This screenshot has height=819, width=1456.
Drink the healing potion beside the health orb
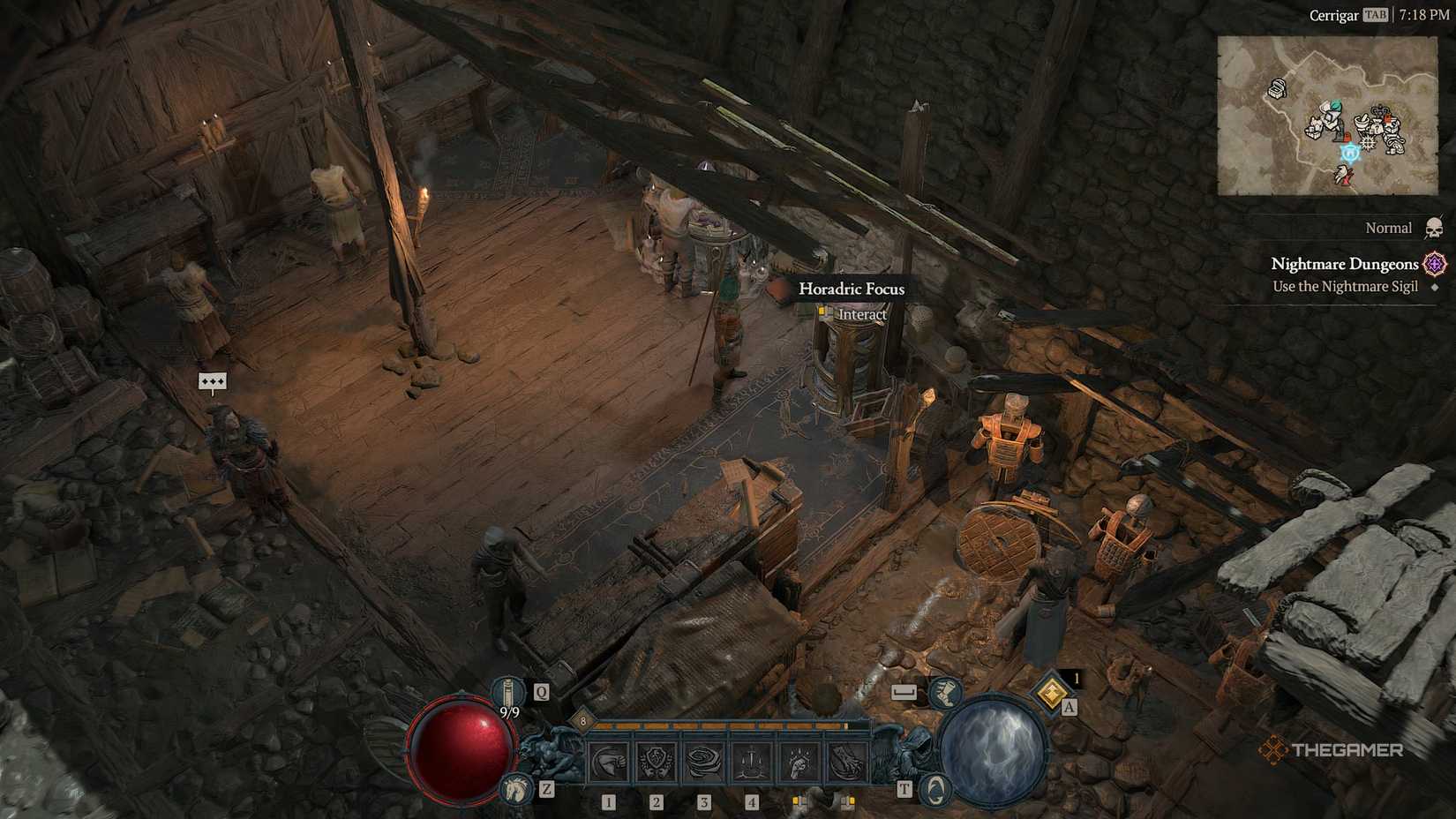tap(509, 689)
